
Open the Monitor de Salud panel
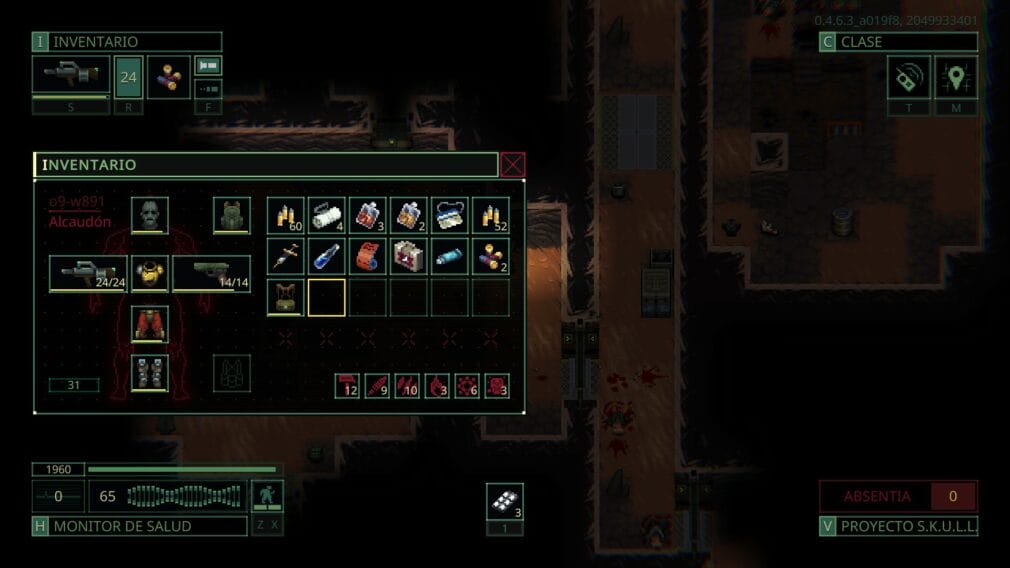pyautogui.click(x=140, y=526)
